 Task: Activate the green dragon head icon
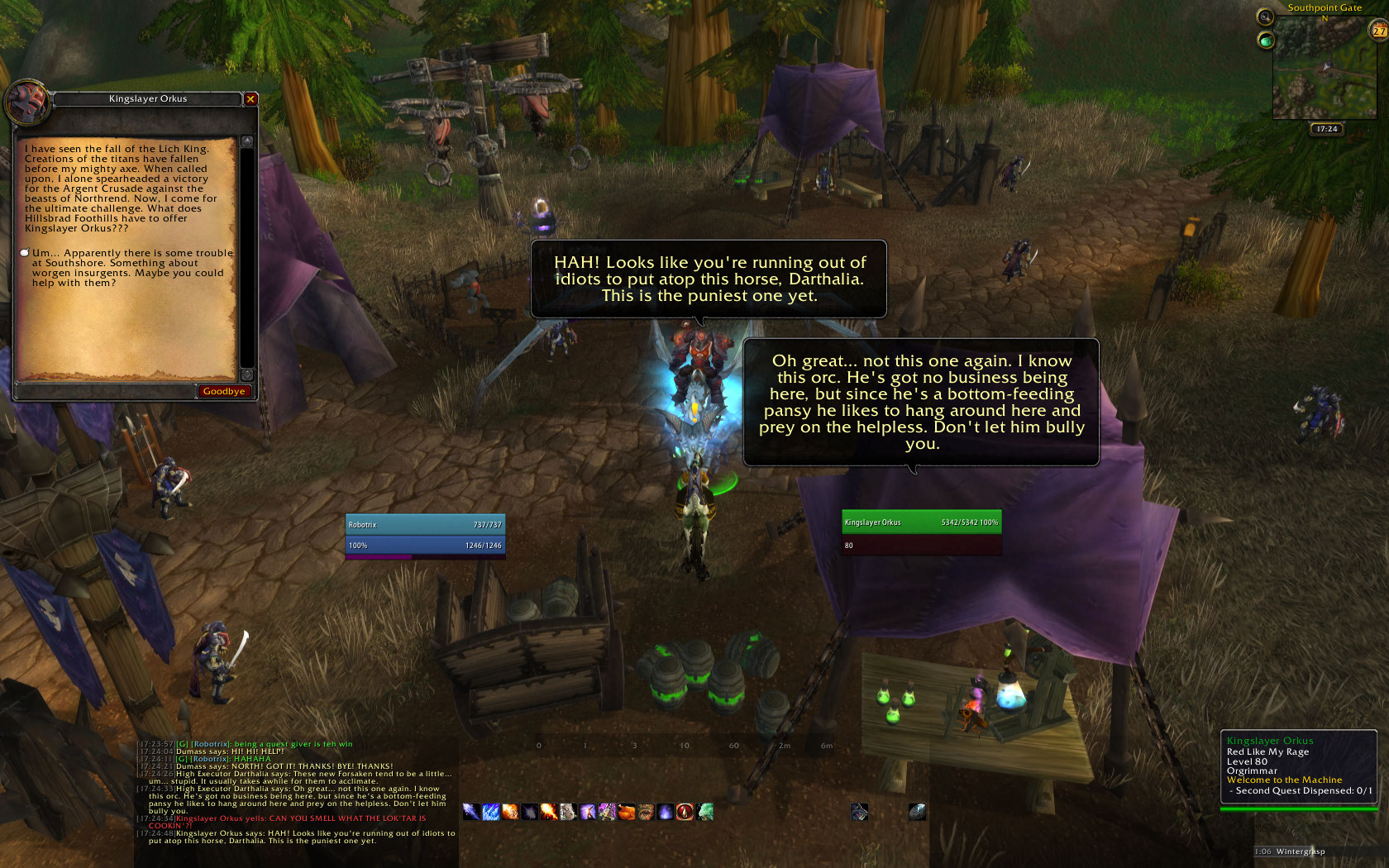click(704, 812)
